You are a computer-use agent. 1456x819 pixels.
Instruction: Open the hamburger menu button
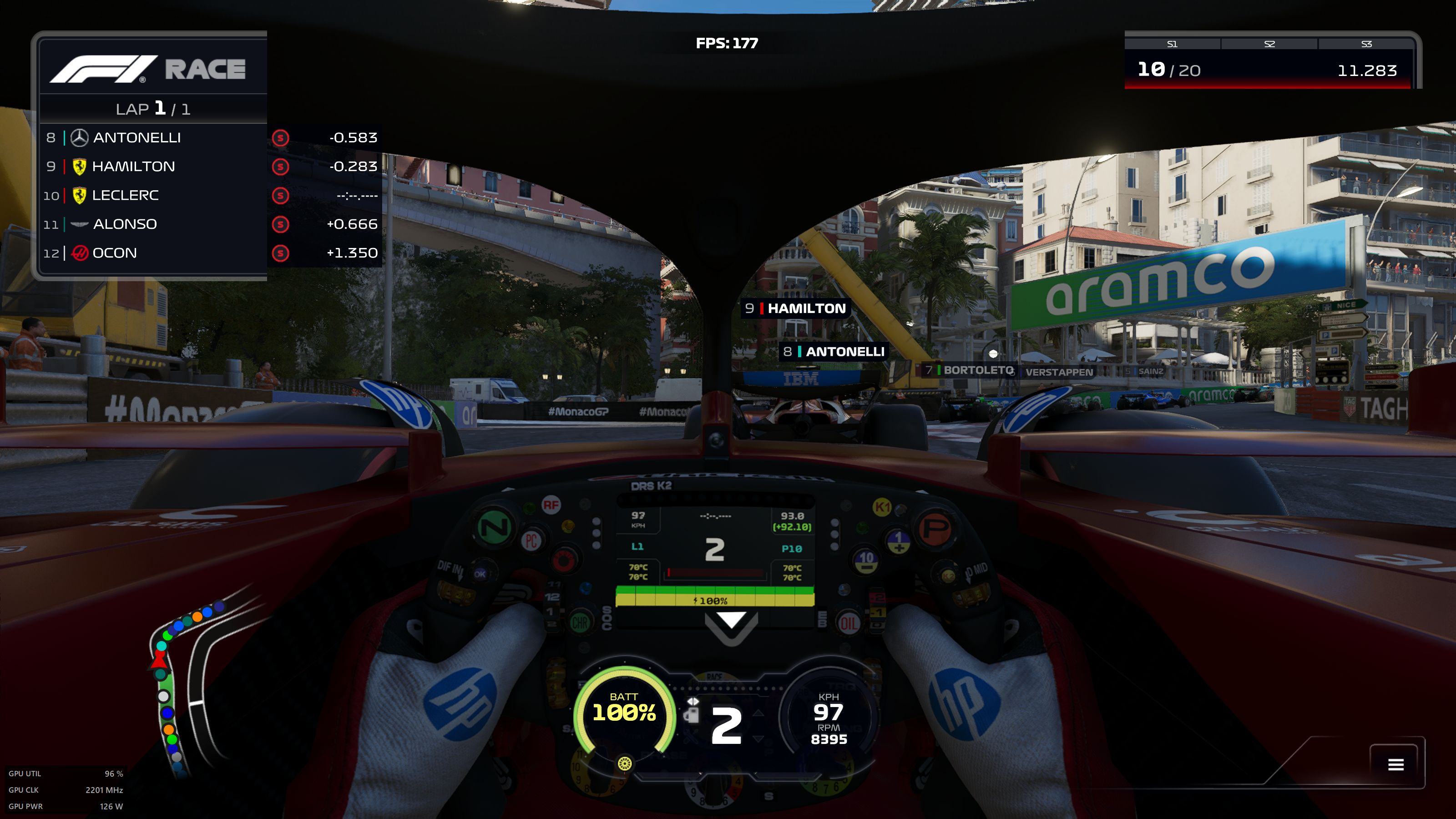(1395, 765)
